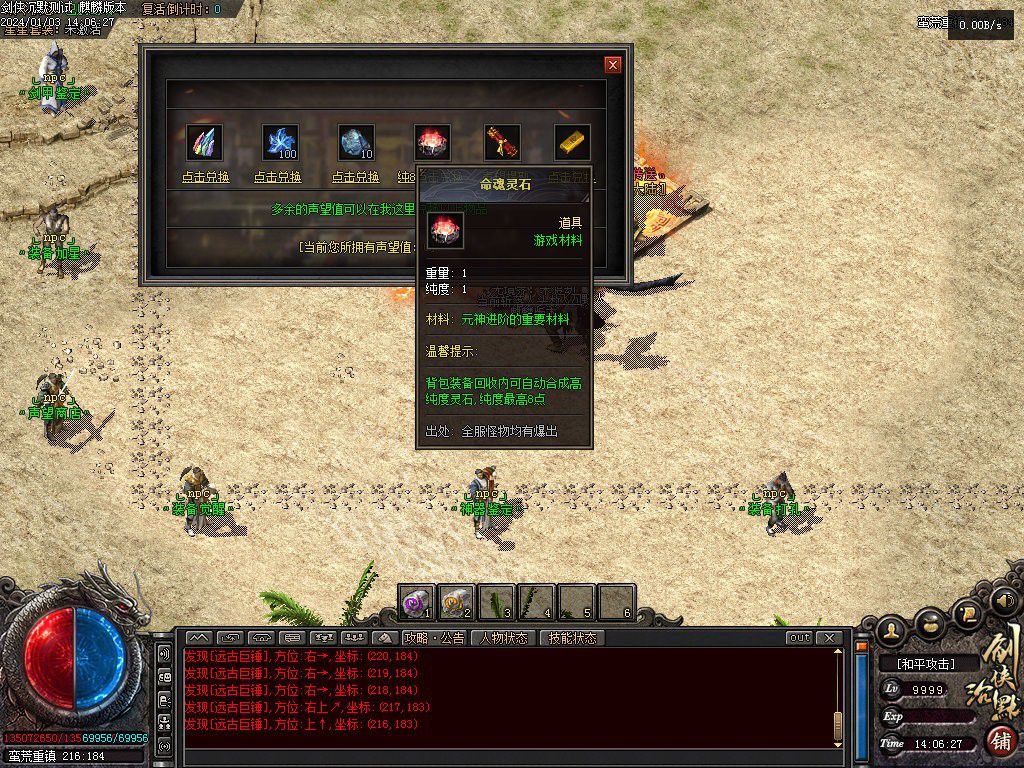Screen dimensions: 1024x768
Task: Open the 技能状态 skill status tab
Action: [572, 638]
